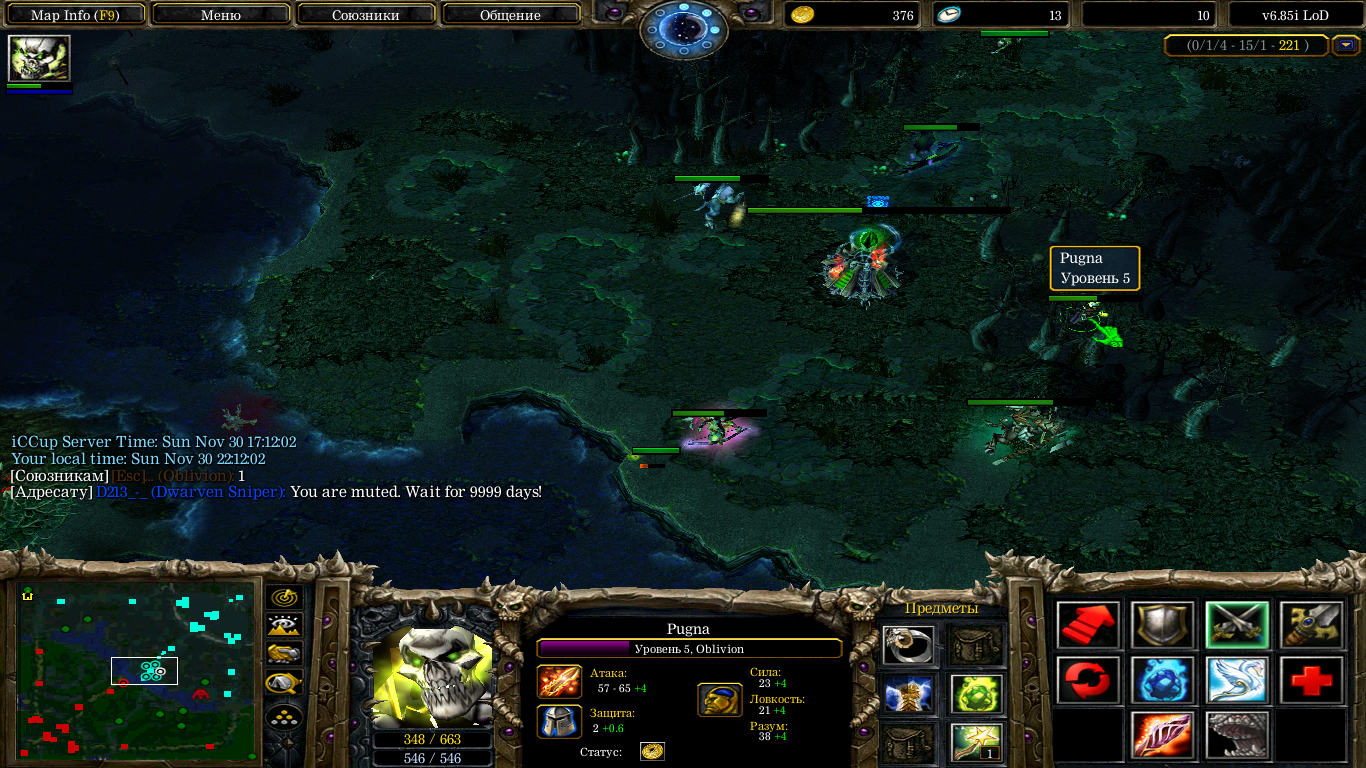Click the Pugna skull portrait

[x=432, y=675]
